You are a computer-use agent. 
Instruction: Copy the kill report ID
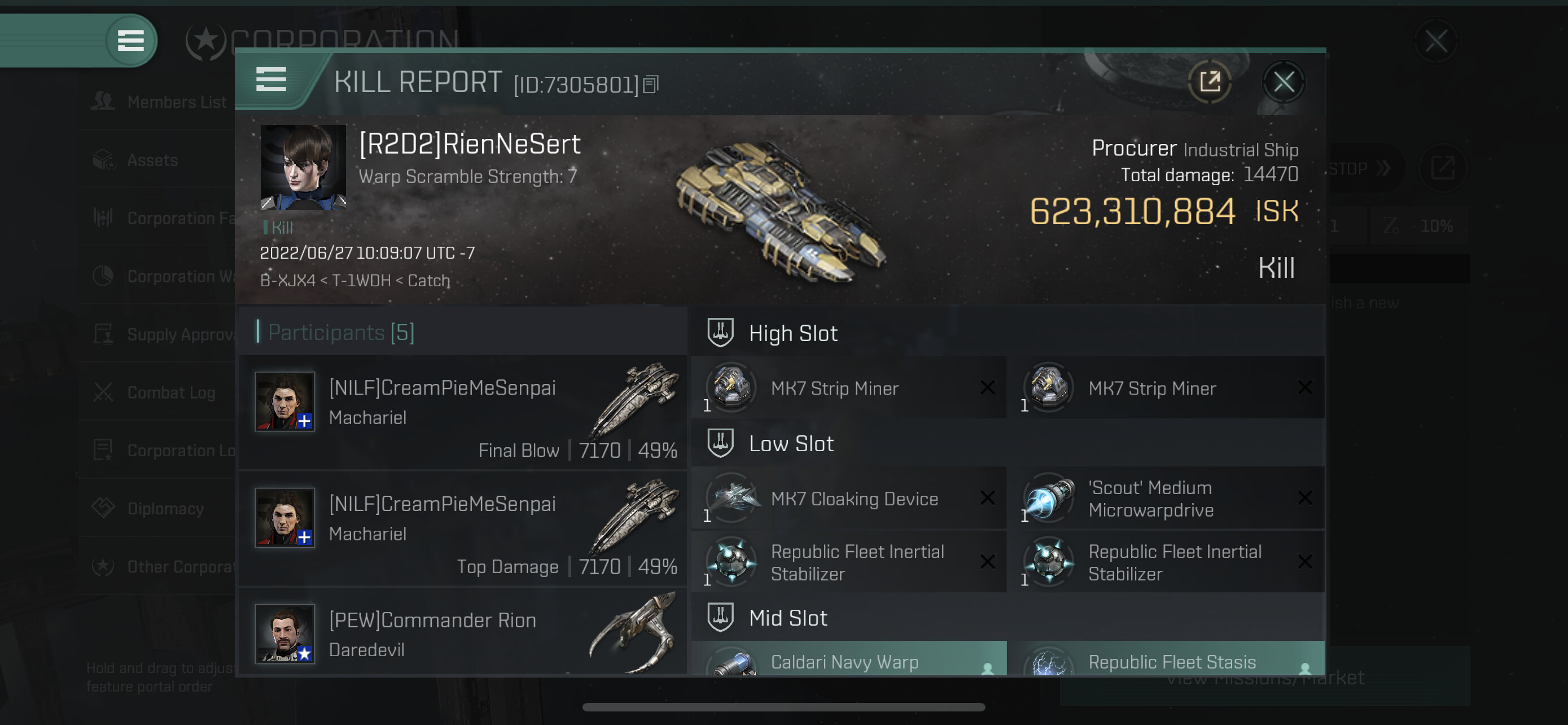[x=651, y=85]
